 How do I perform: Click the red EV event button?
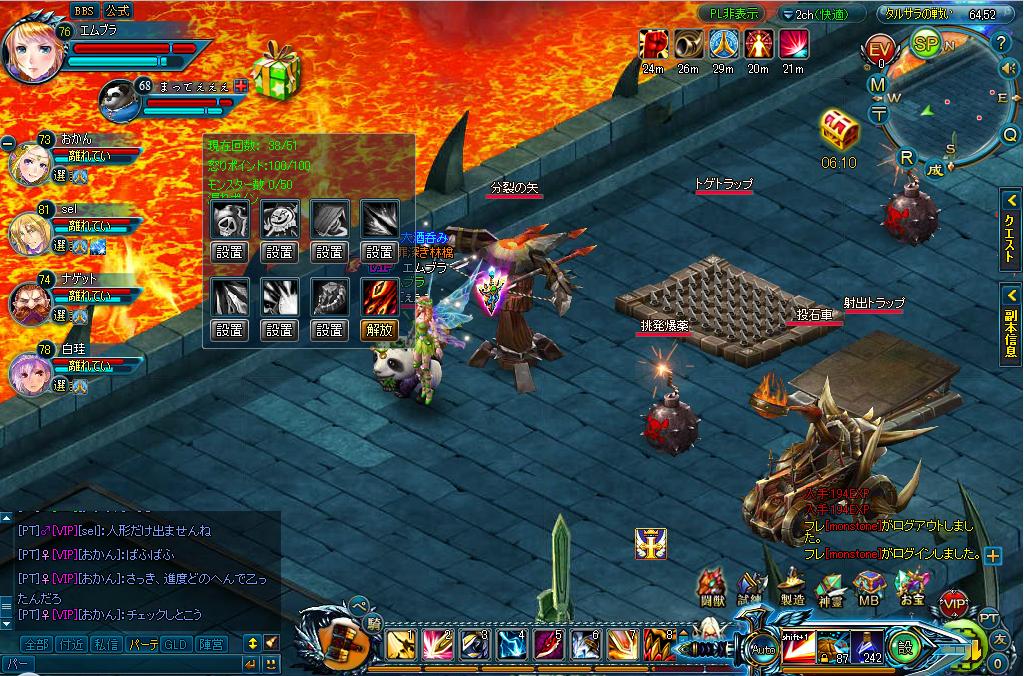tap(880, 49)
